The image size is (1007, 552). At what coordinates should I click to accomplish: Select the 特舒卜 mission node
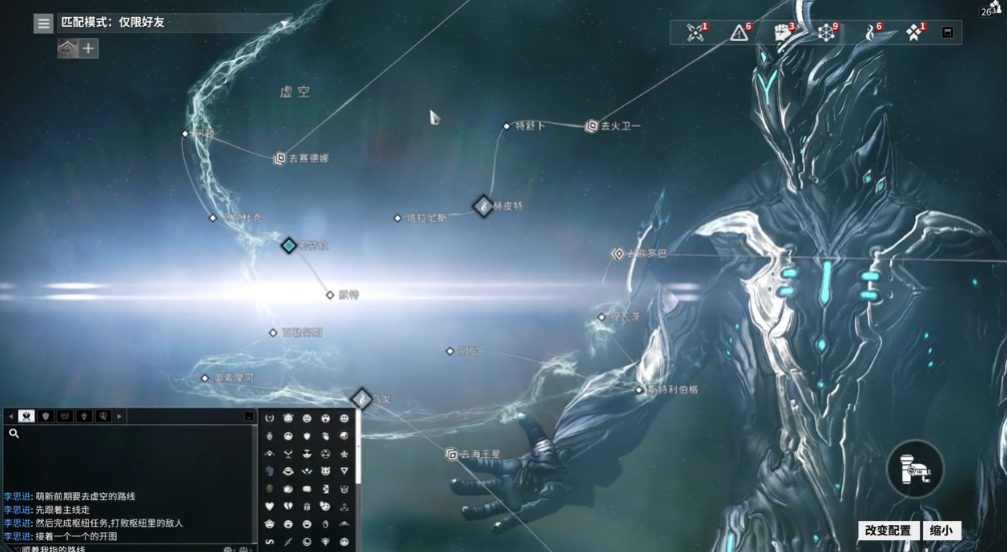507,126
